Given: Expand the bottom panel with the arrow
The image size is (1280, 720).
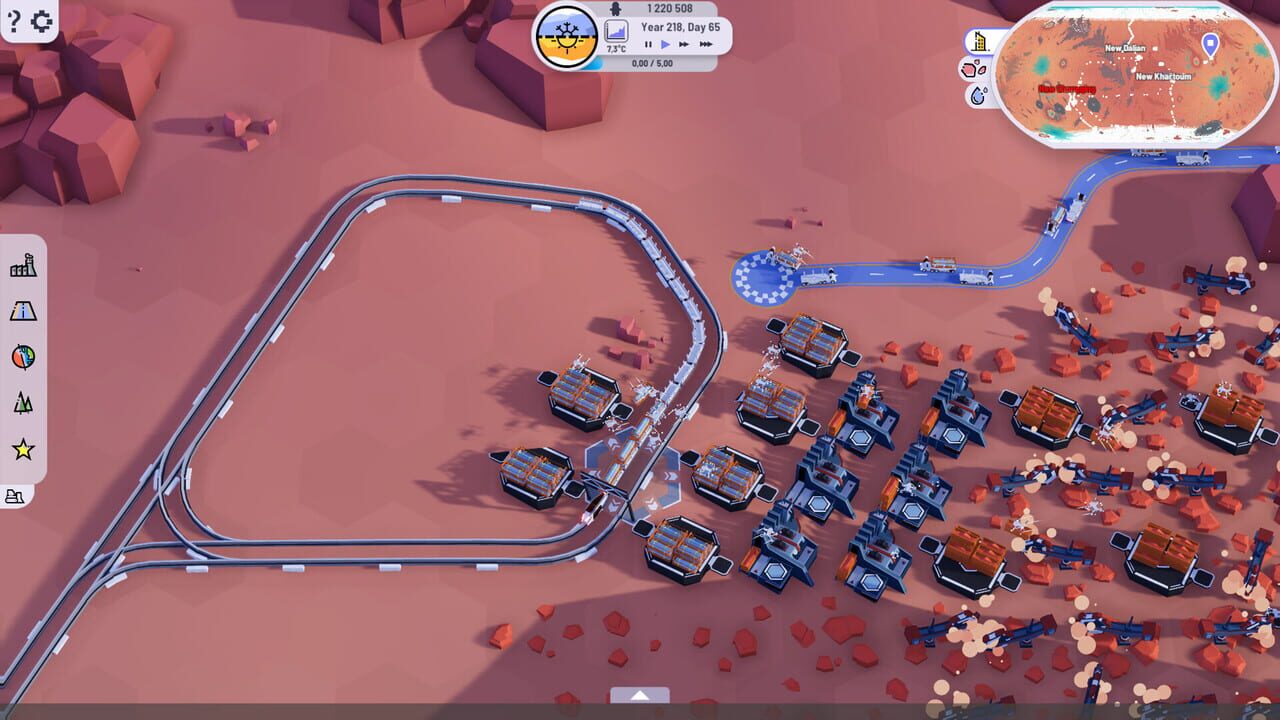Looking at the screenshot, I should 640,695.
